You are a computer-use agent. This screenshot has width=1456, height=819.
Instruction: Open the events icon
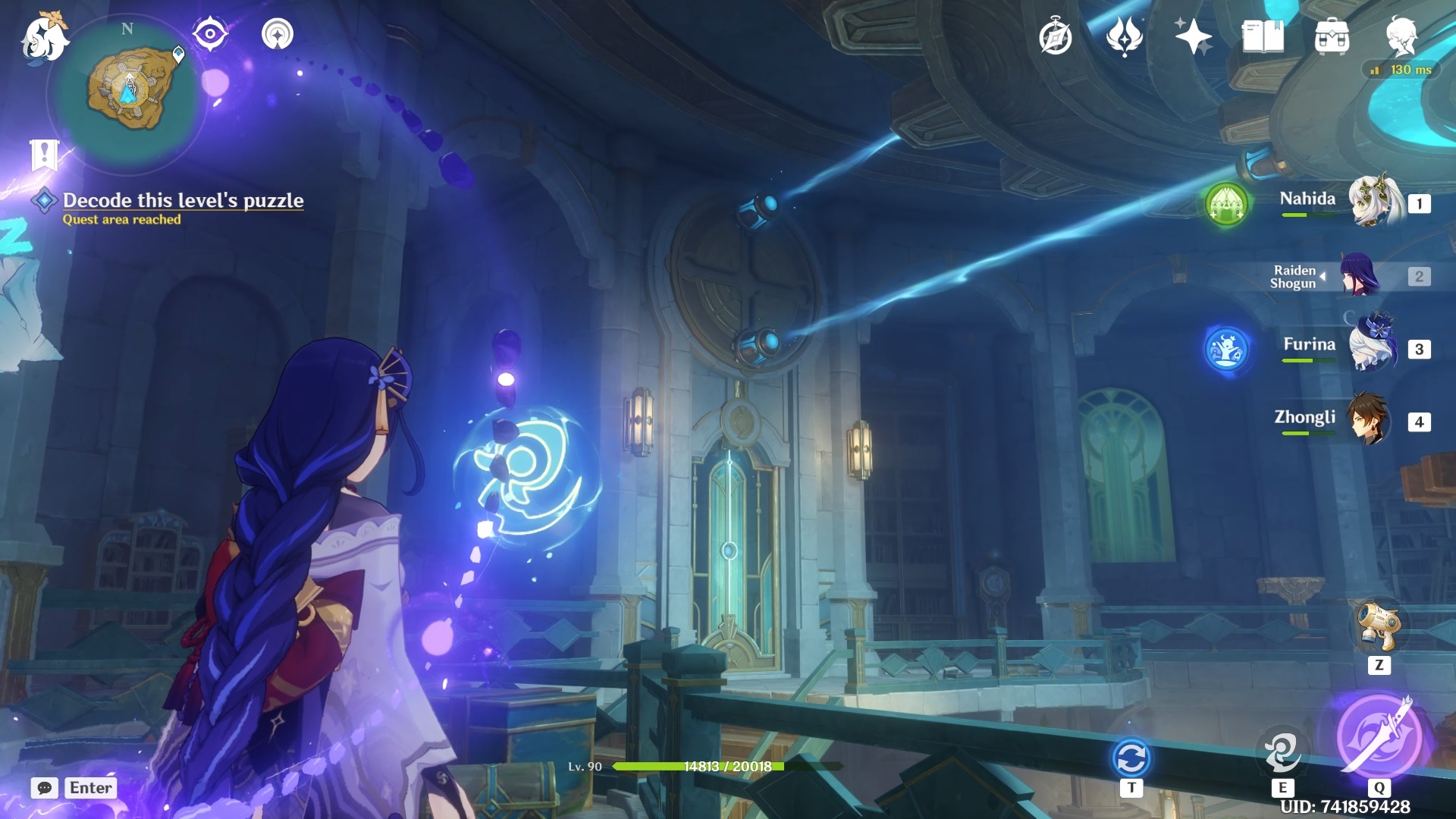1124,36
